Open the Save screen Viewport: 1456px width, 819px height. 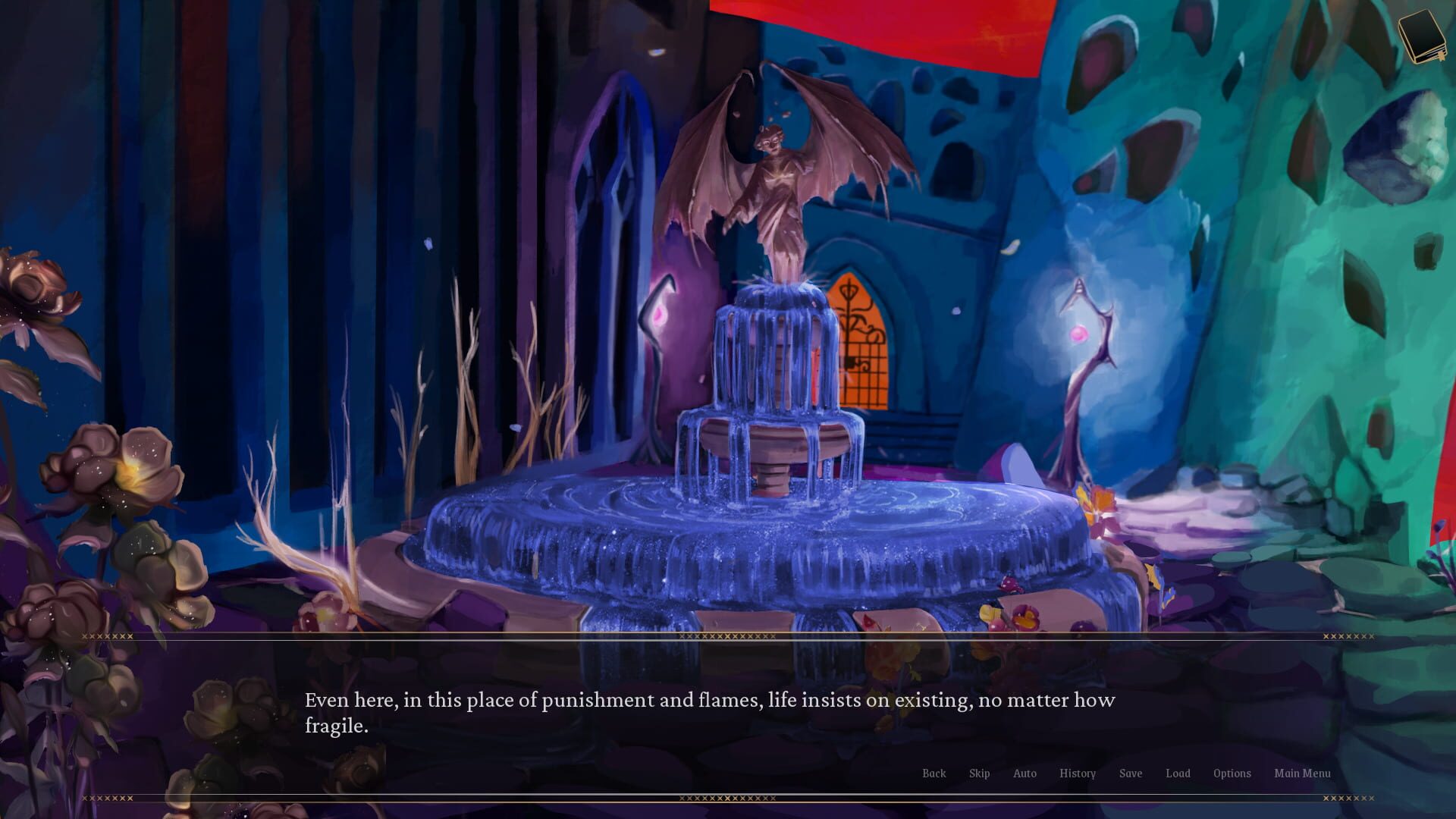1131,773
